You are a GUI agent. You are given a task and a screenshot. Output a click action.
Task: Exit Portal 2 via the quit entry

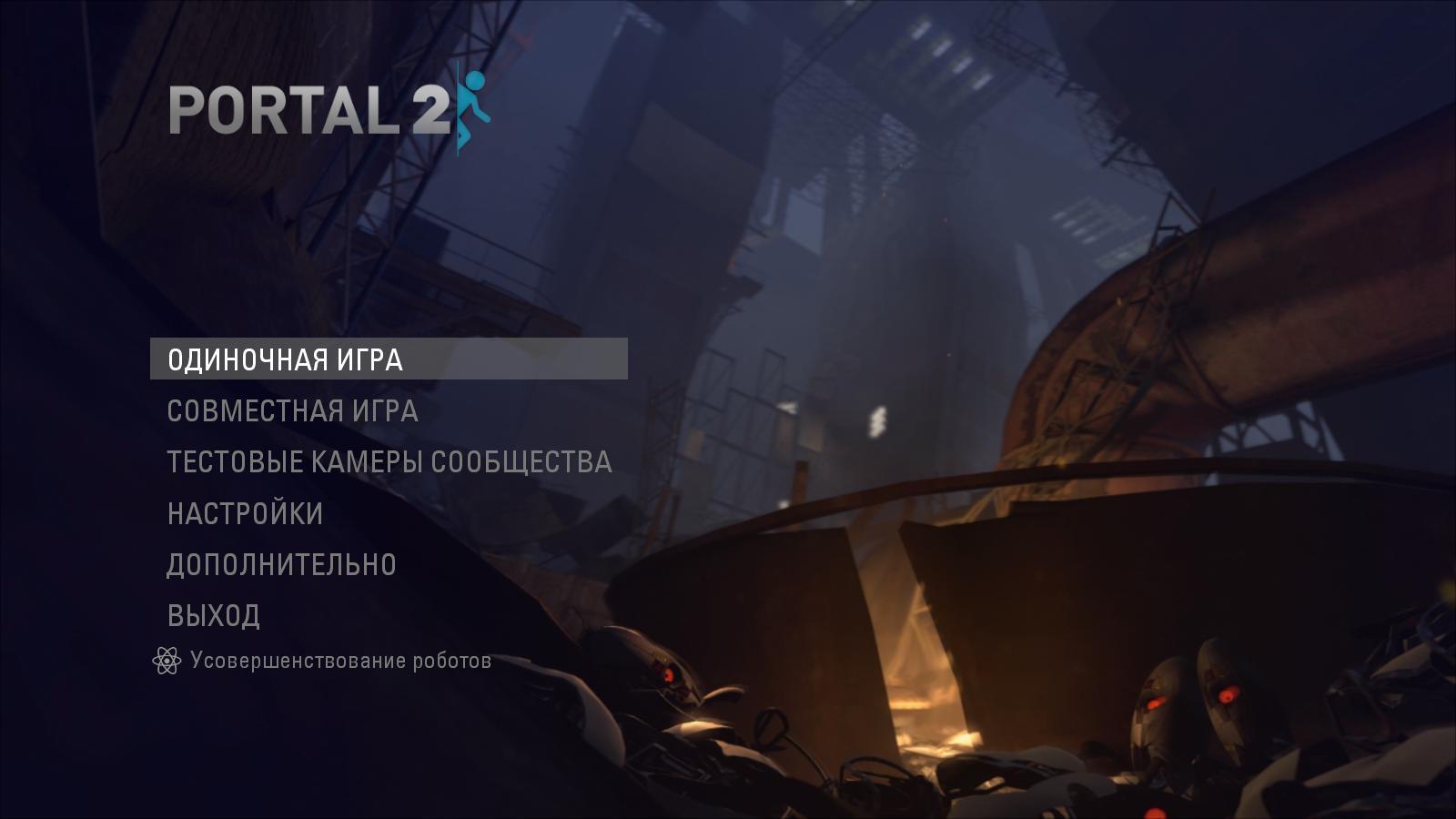click(211, 613)
